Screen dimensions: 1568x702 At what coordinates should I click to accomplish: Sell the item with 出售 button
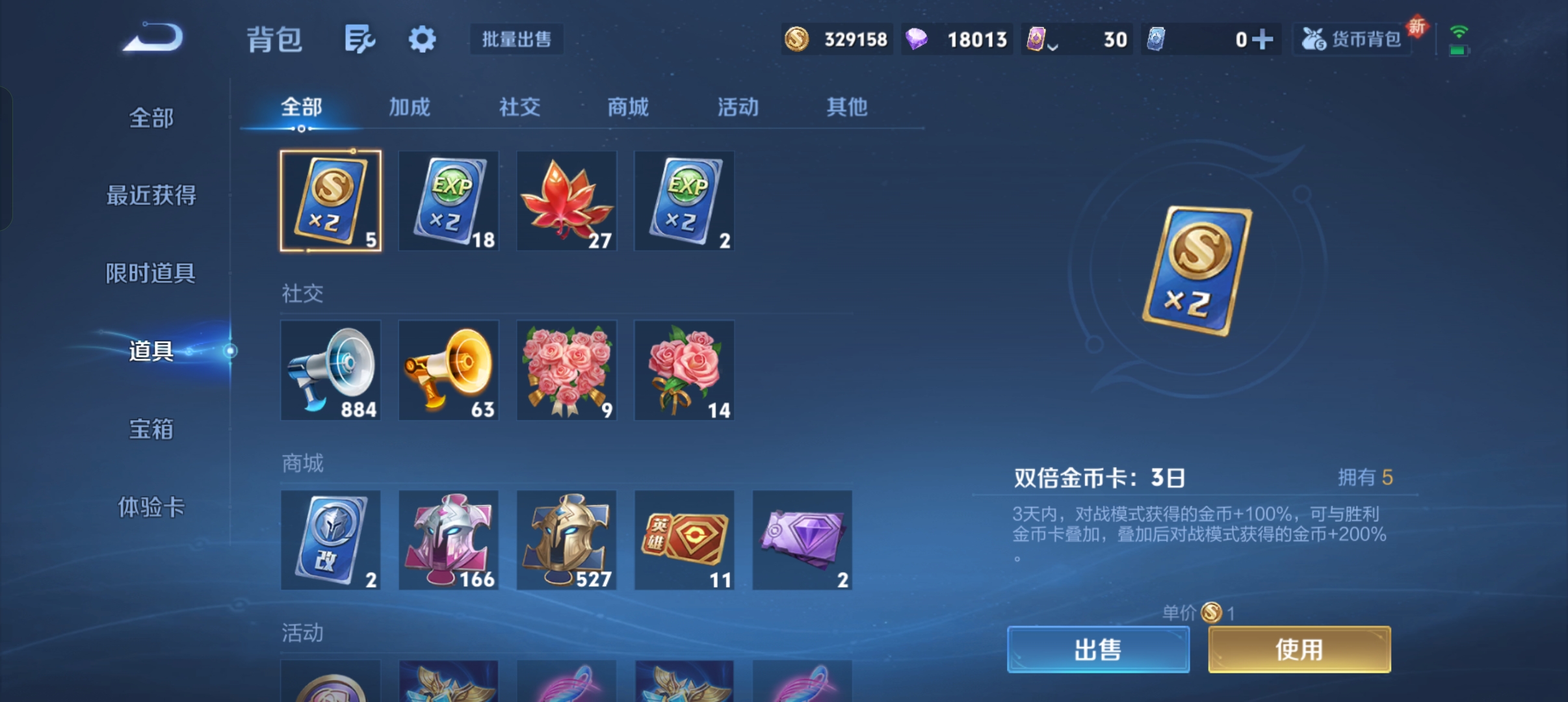pos(1098,649)
